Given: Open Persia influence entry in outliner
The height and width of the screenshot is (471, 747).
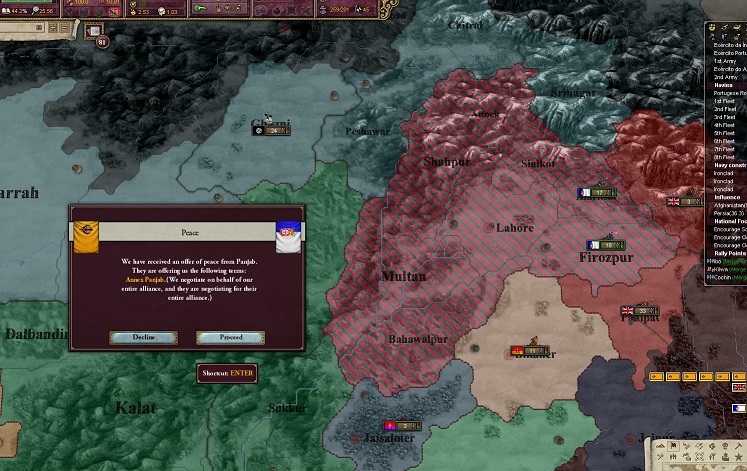Looking at the screenshot, I should (727, 213).
